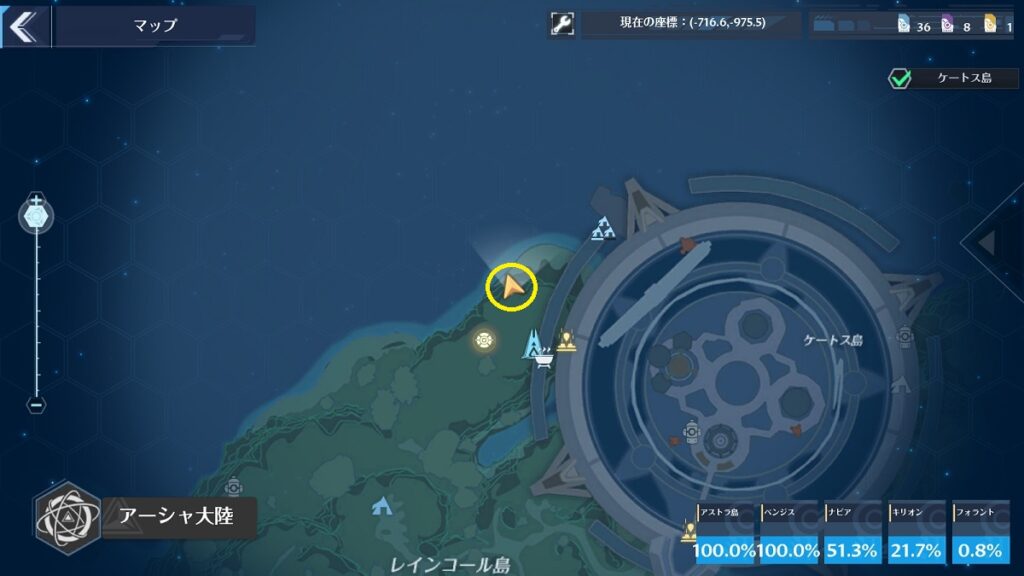The image size is (1024, 576).
Task: Select the blue tower map marker
Action: point(533,341)
